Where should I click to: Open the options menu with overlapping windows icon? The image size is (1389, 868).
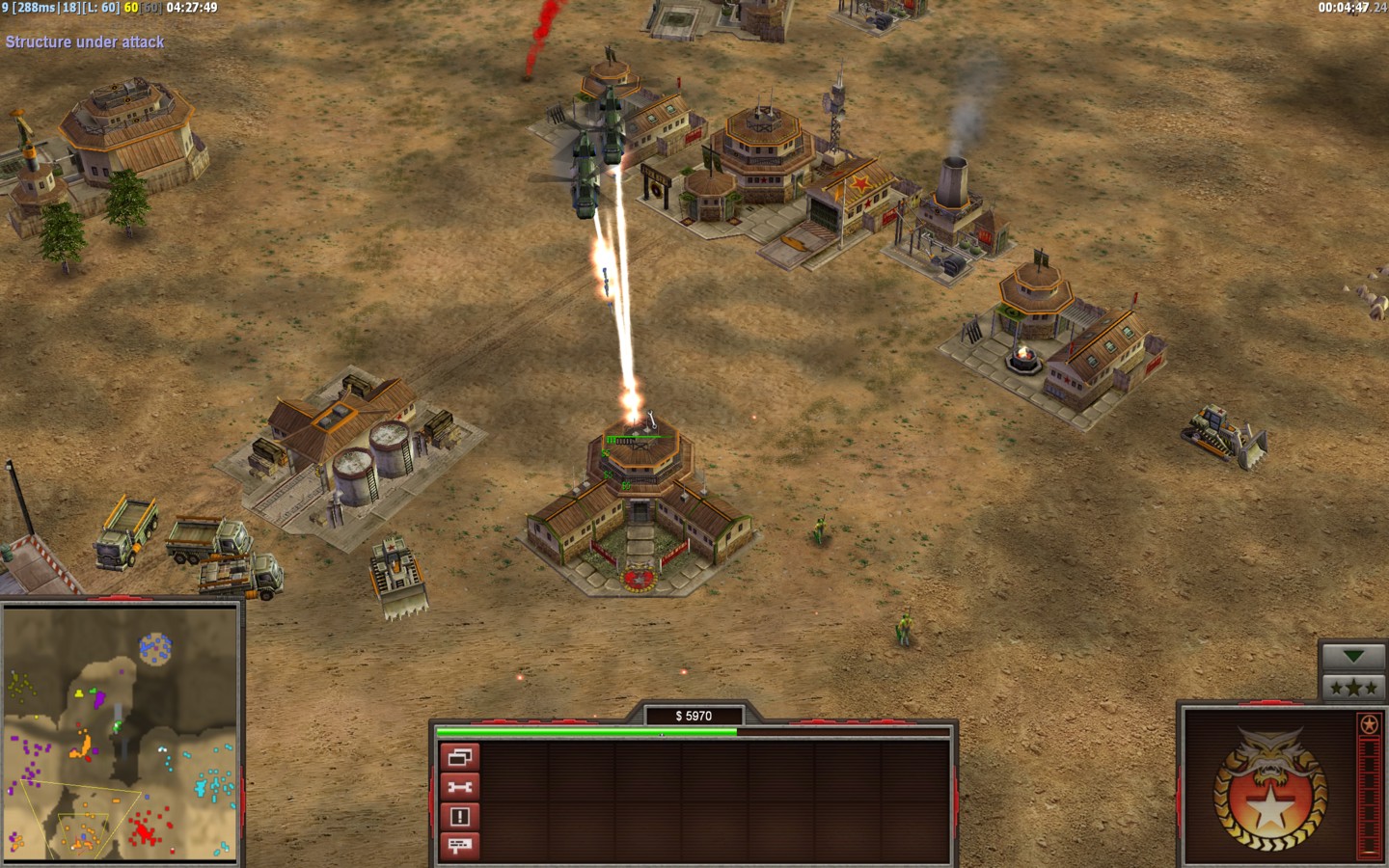(459, 757)
